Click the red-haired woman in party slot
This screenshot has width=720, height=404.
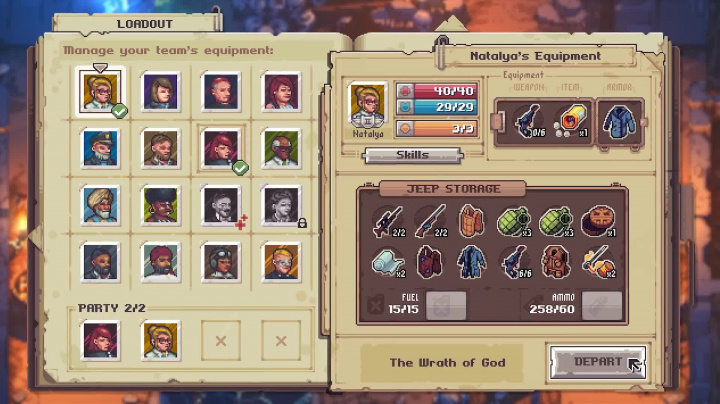pos(100,339)
